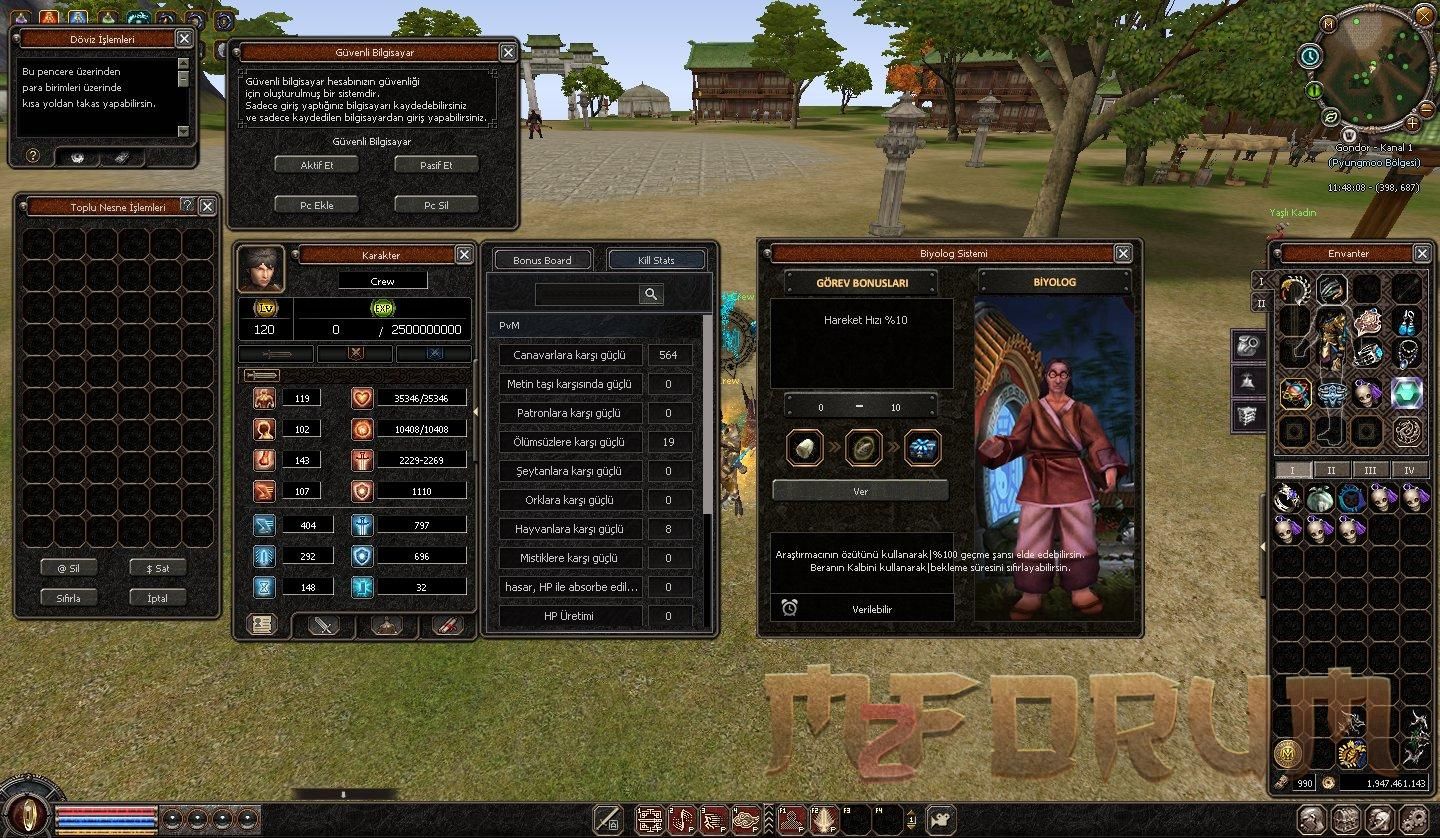Close the Döviz İşlemleri window
Viewport: 1440px width, 838px height.
[184, 39]
